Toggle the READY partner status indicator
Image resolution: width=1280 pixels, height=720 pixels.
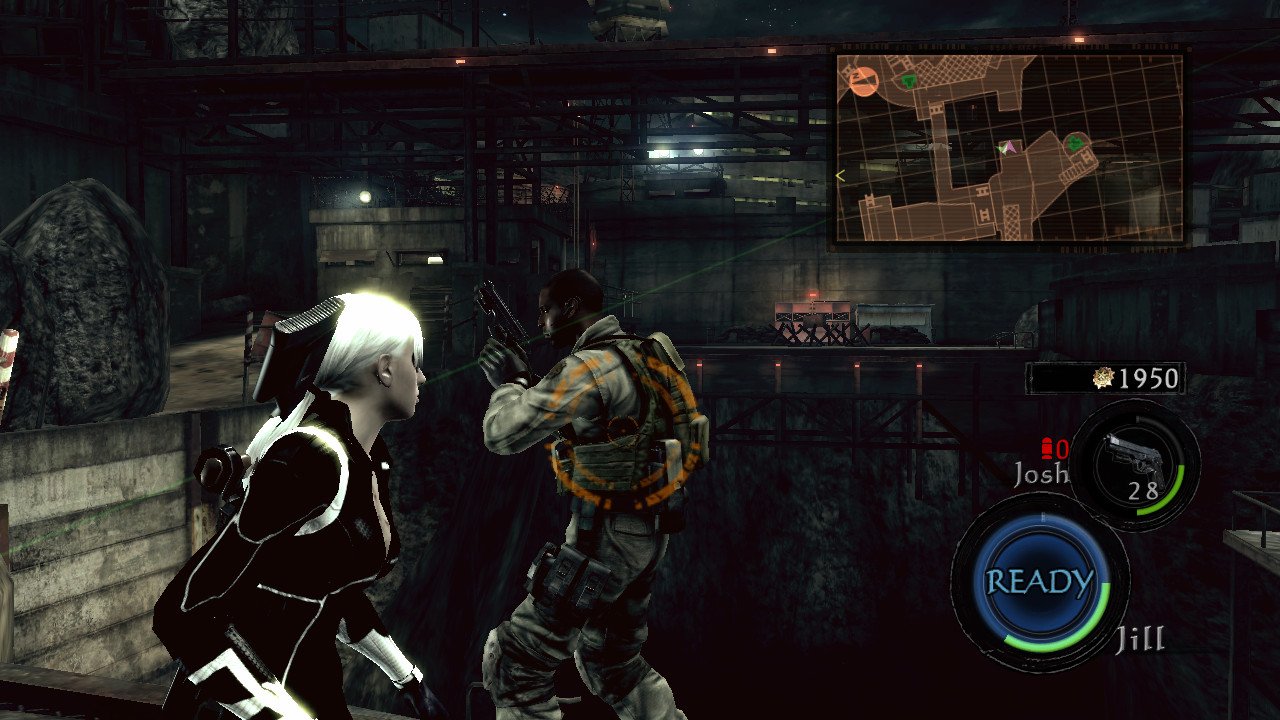1039,578
